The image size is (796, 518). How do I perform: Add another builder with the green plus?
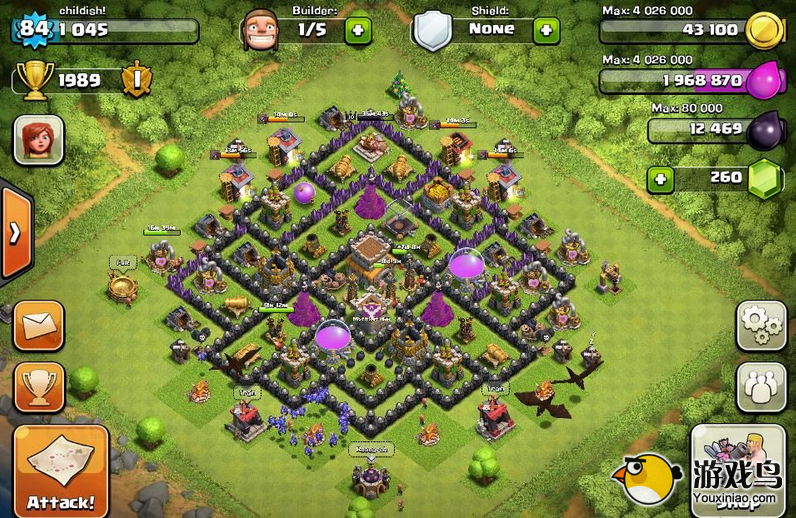(358, 29)
